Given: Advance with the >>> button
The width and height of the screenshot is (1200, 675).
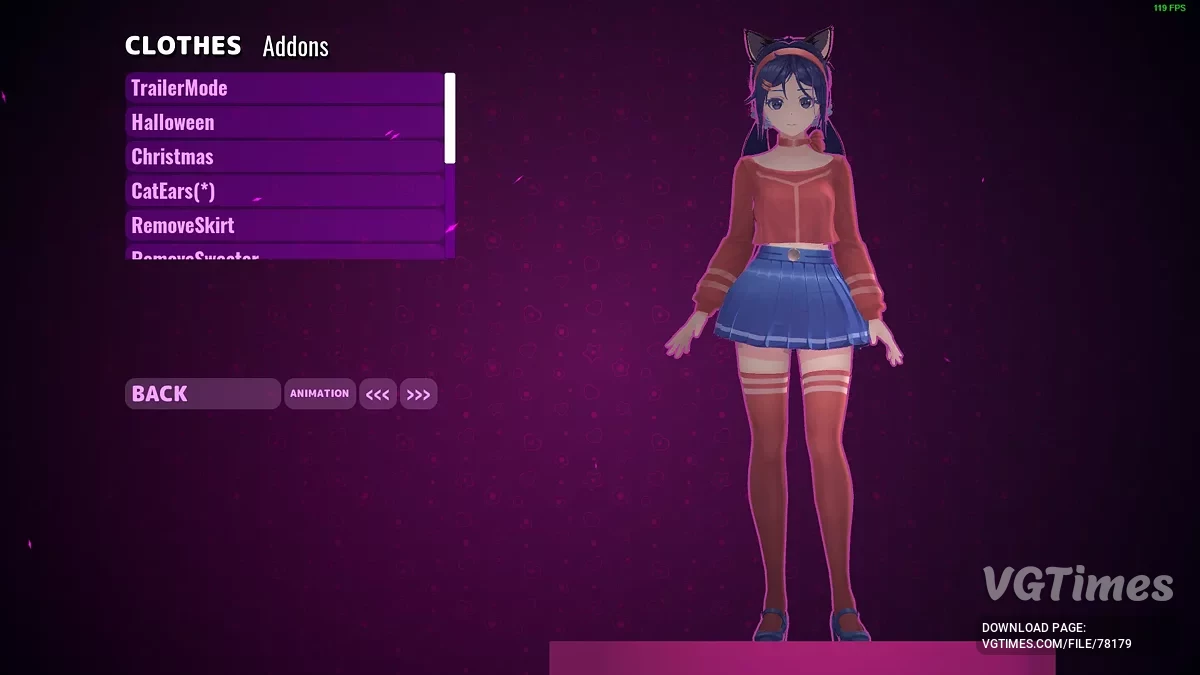Looking at the screenshot, I should tap(418, 395).
